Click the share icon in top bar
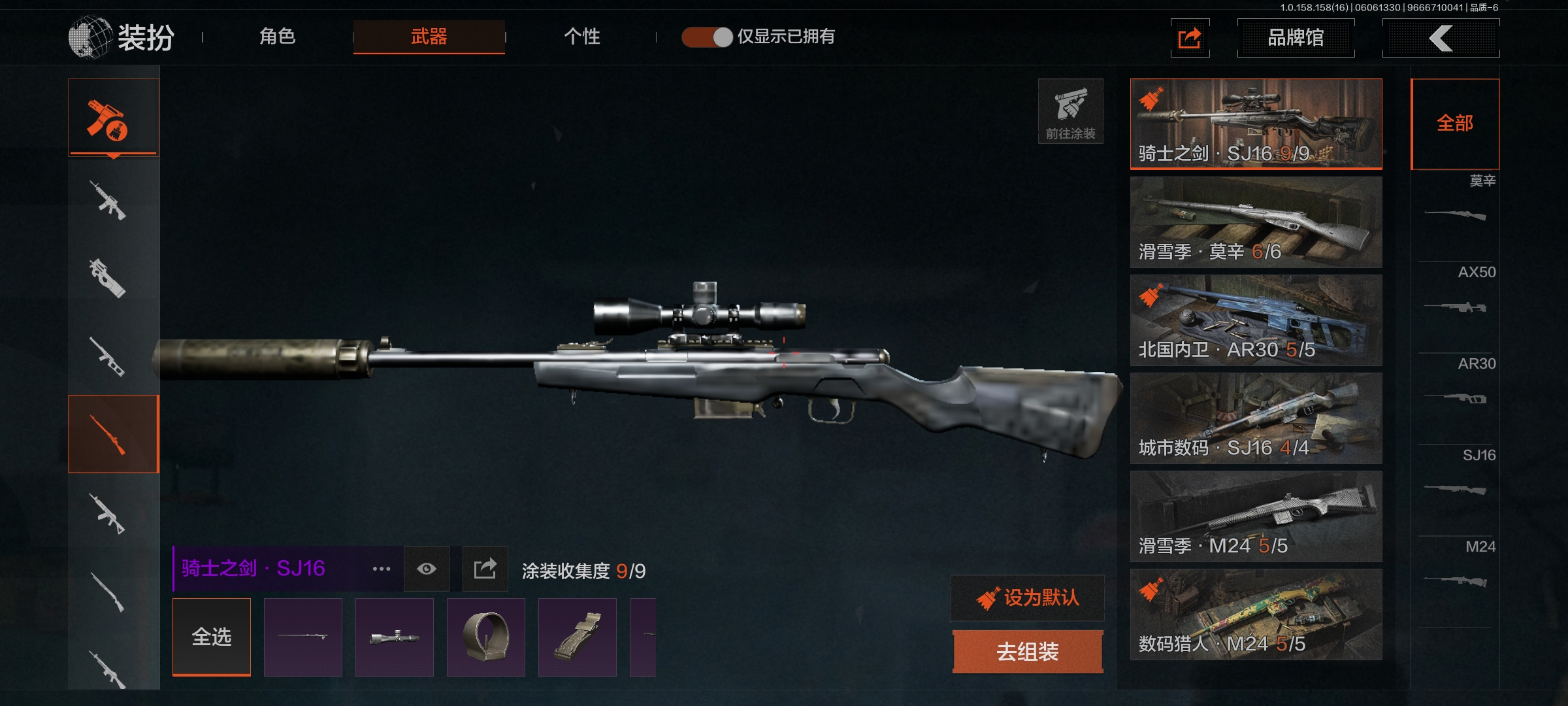Image resolution: width=1568 pixels, height=706 pixels. 1190,38
